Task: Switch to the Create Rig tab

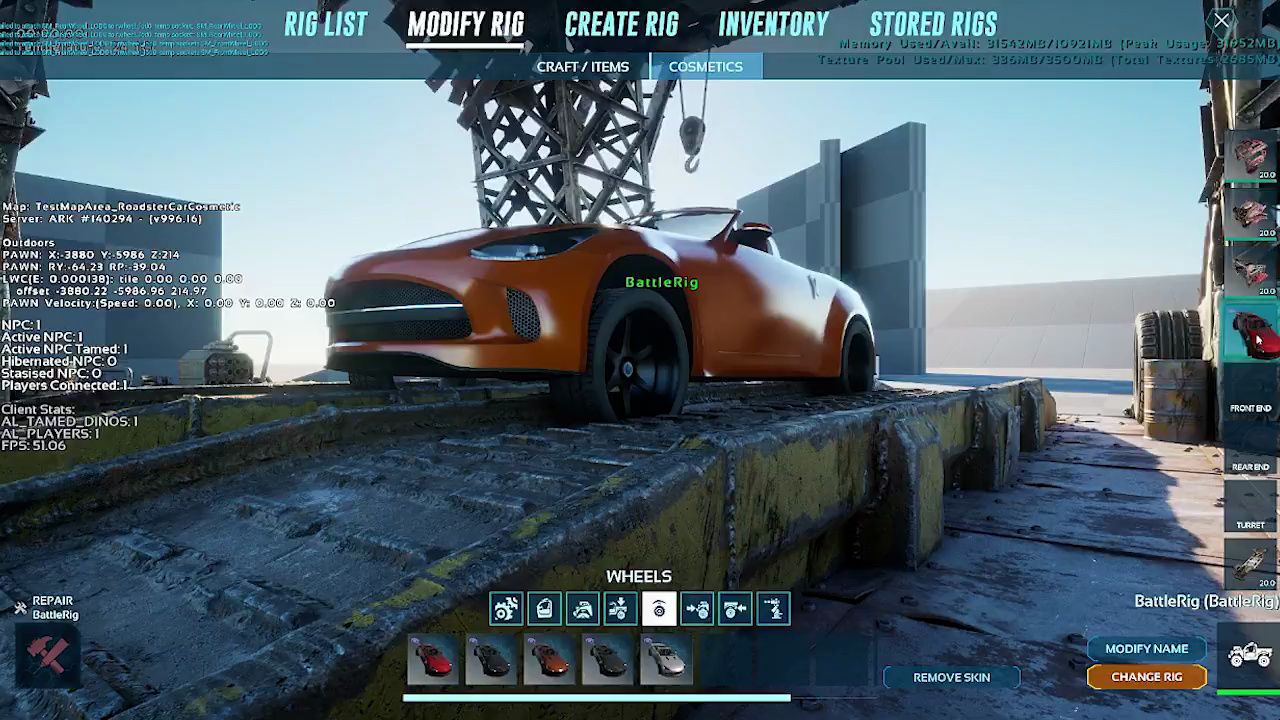Action: [621, 25]
